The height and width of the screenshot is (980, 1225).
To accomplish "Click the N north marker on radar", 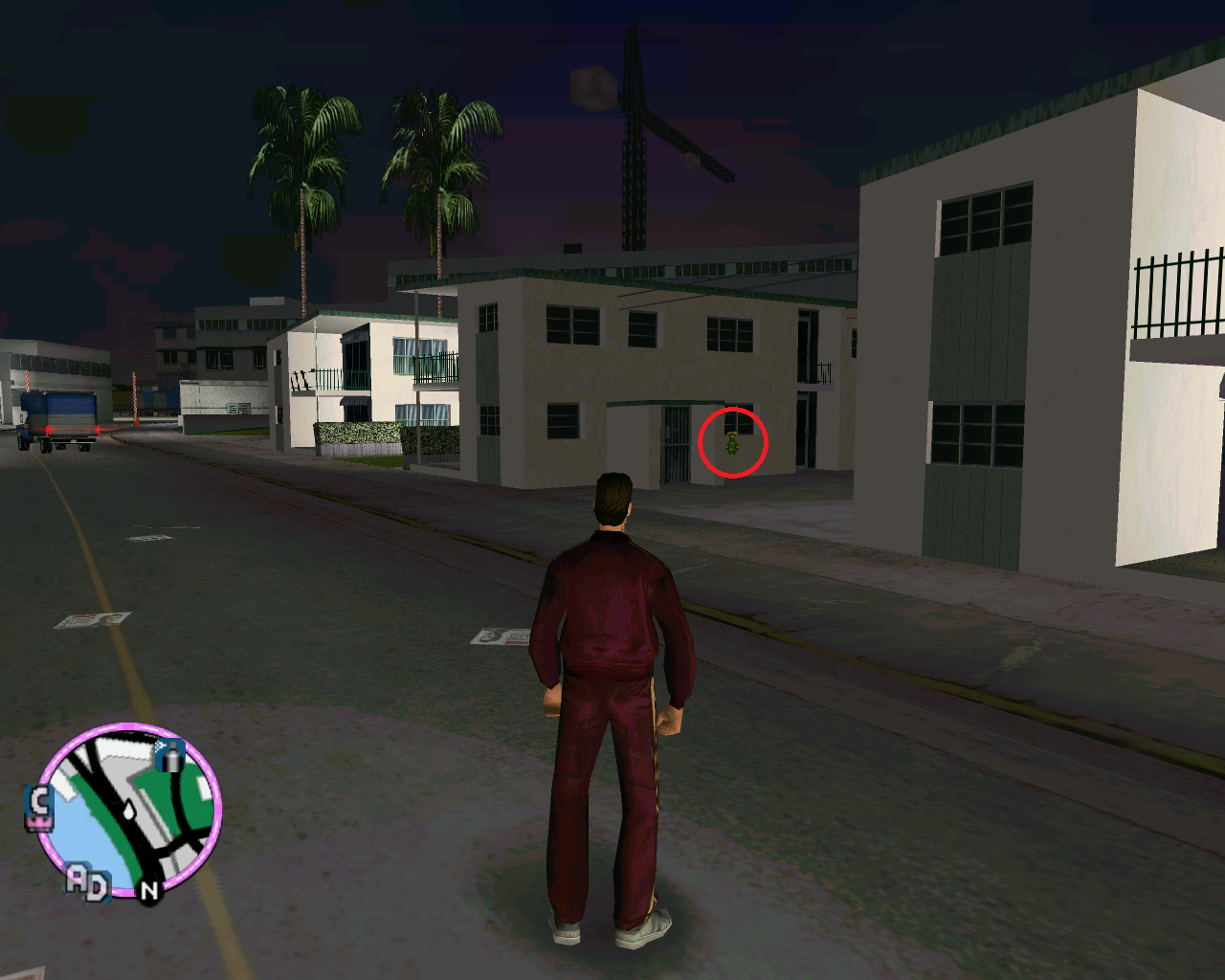I will [148, 891].
